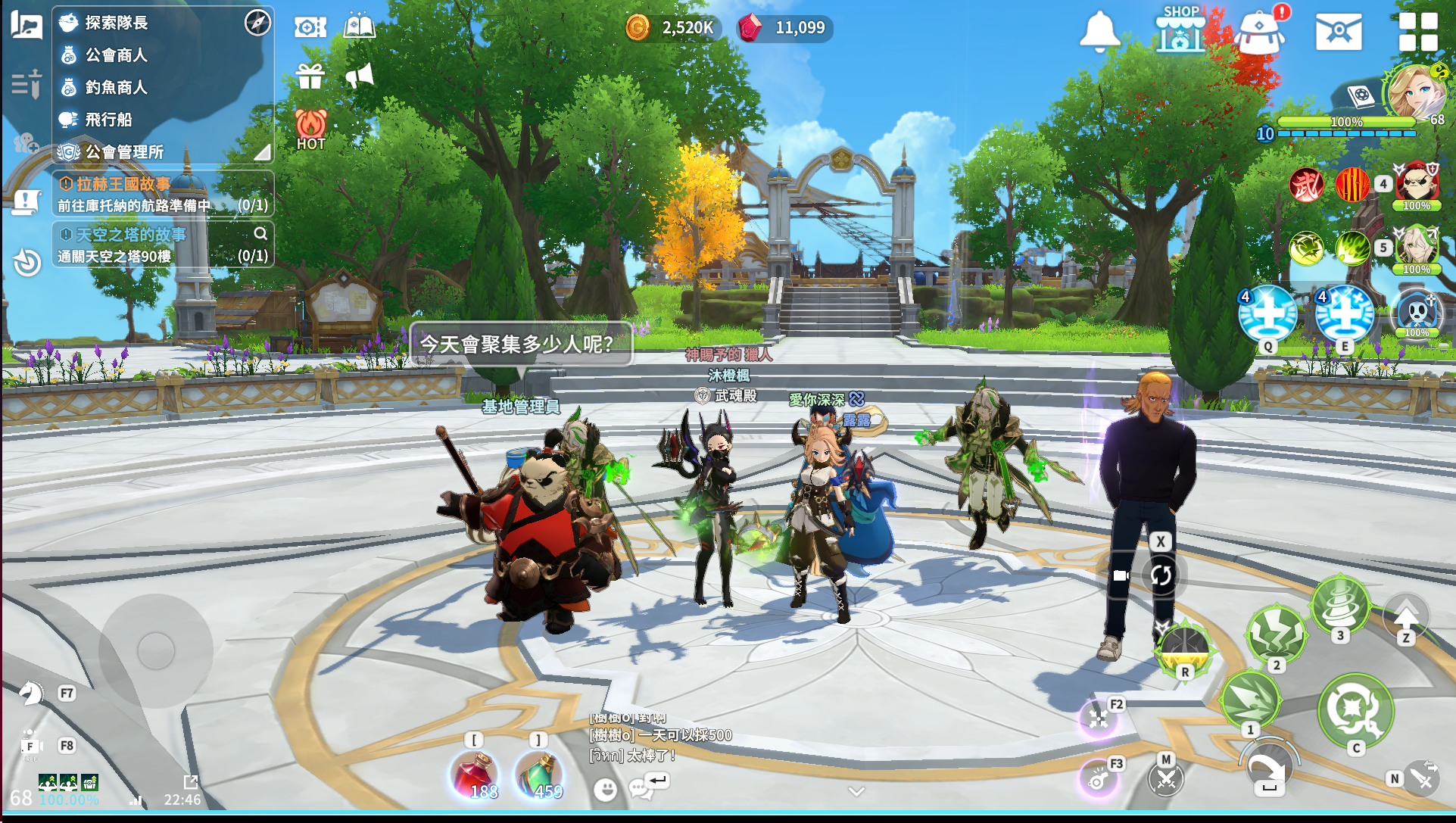1456x823 pixels.
Task: Open the mail envelope icon
Action: [1338, 32]
